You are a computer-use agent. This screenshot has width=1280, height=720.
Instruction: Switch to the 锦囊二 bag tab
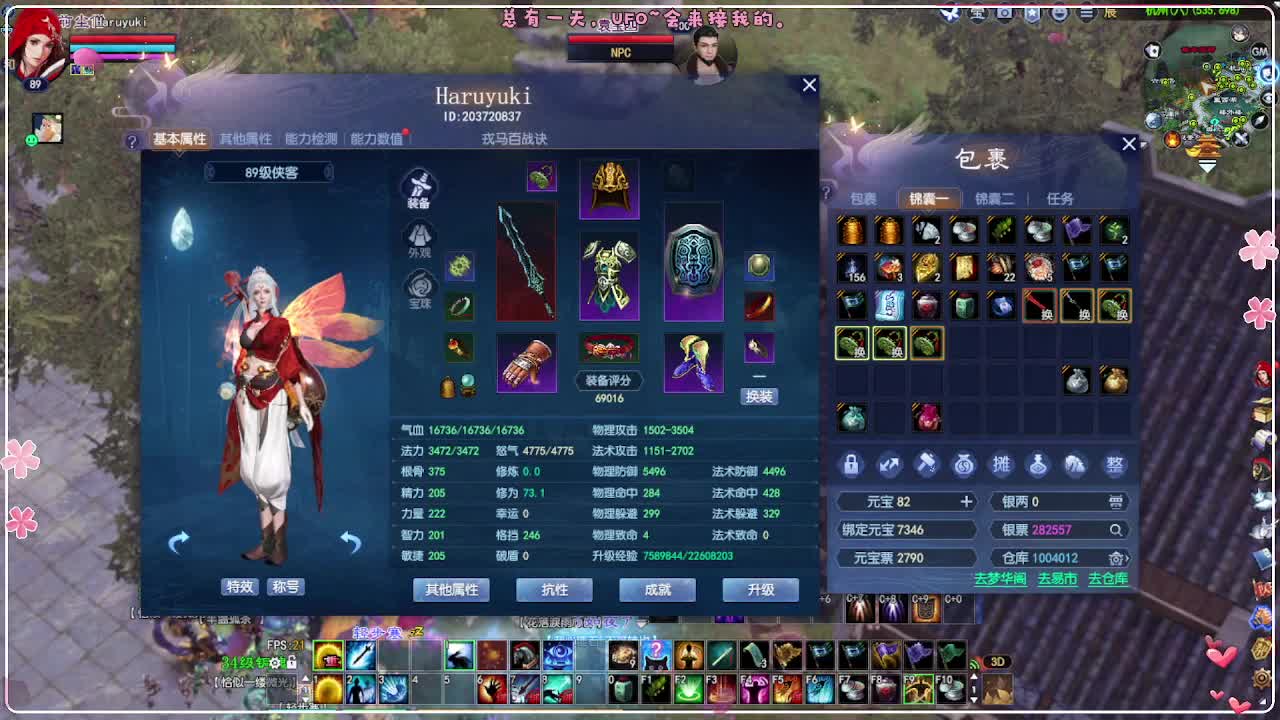pyautogui.click(x=994, y=198)
